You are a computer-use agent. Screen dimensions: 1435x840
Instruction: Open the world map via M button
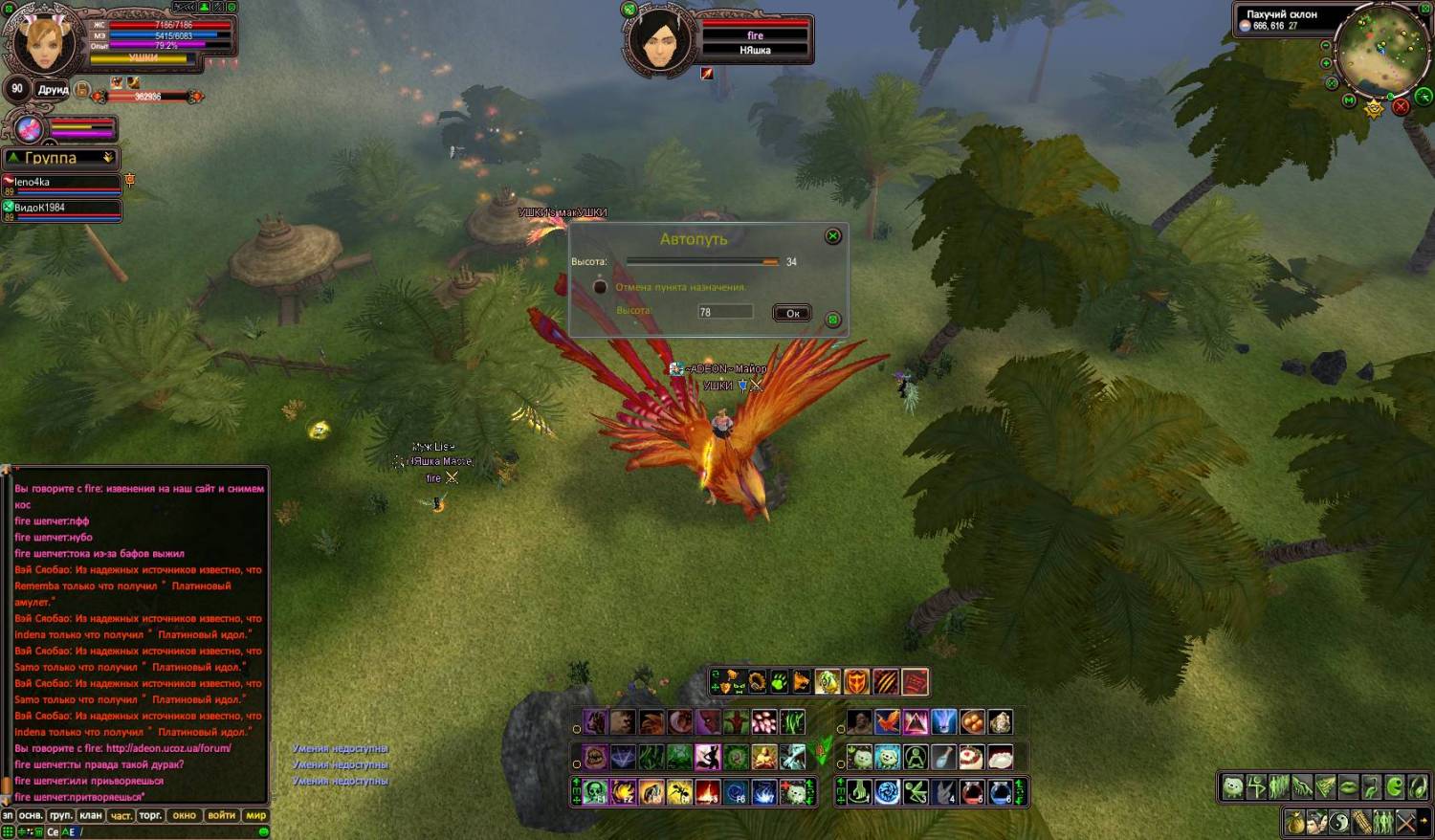[1350, 99]
